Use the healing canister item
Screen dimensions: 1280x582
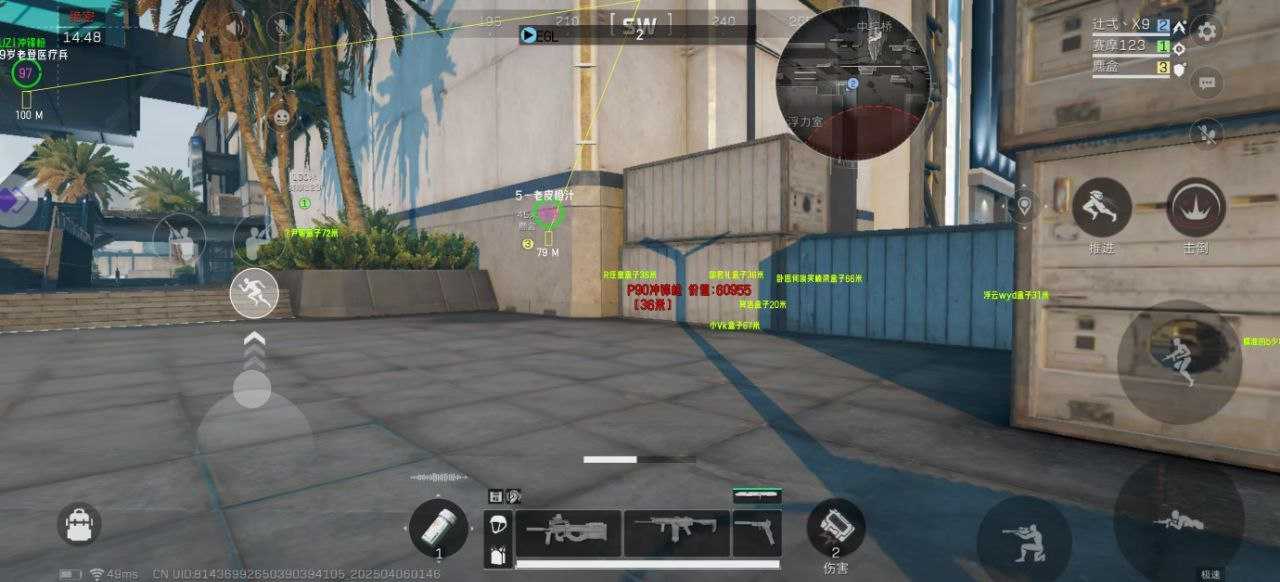point(438,528)
